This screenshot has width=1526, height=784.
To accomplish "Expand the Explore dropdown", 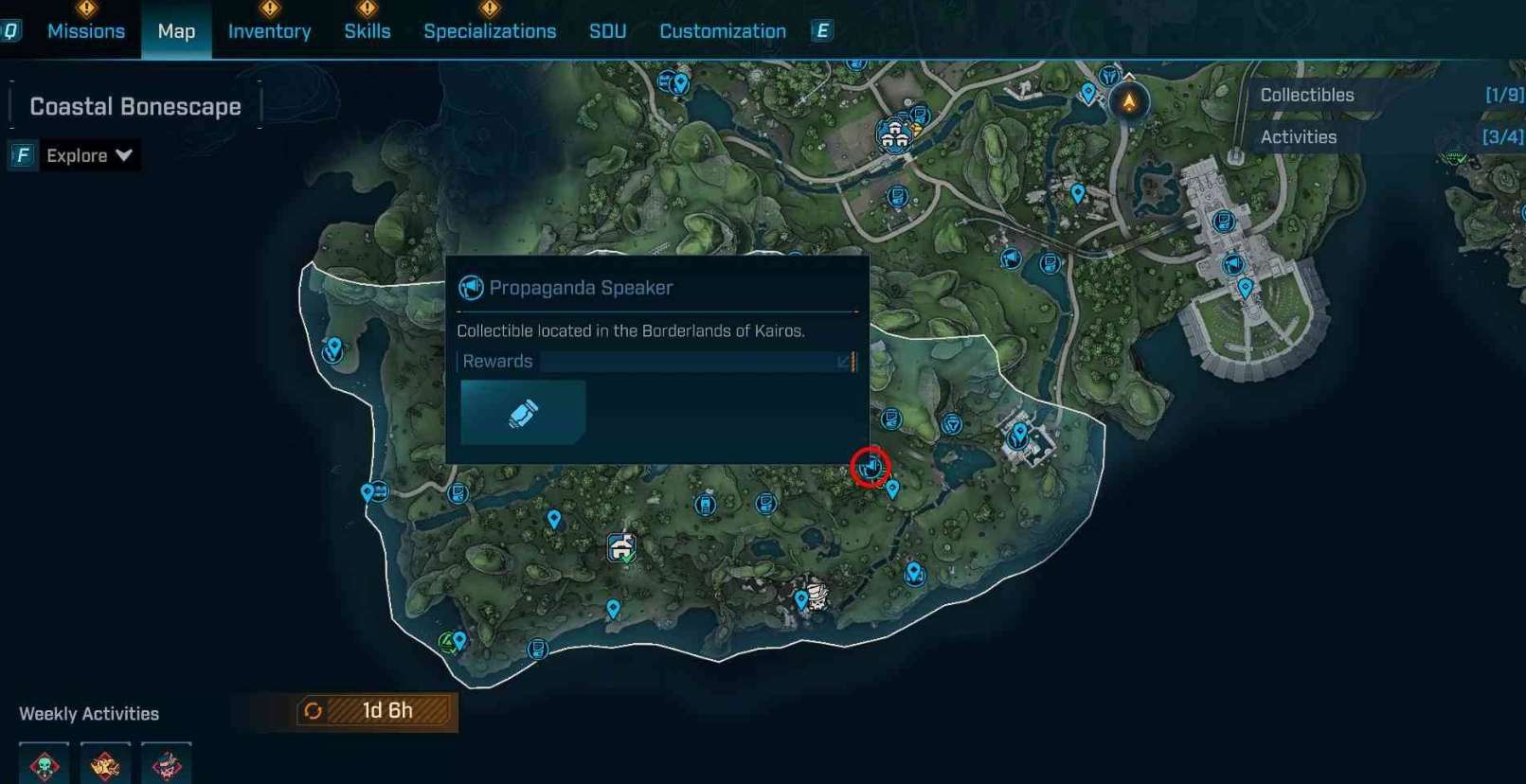I will pos(89,155).
